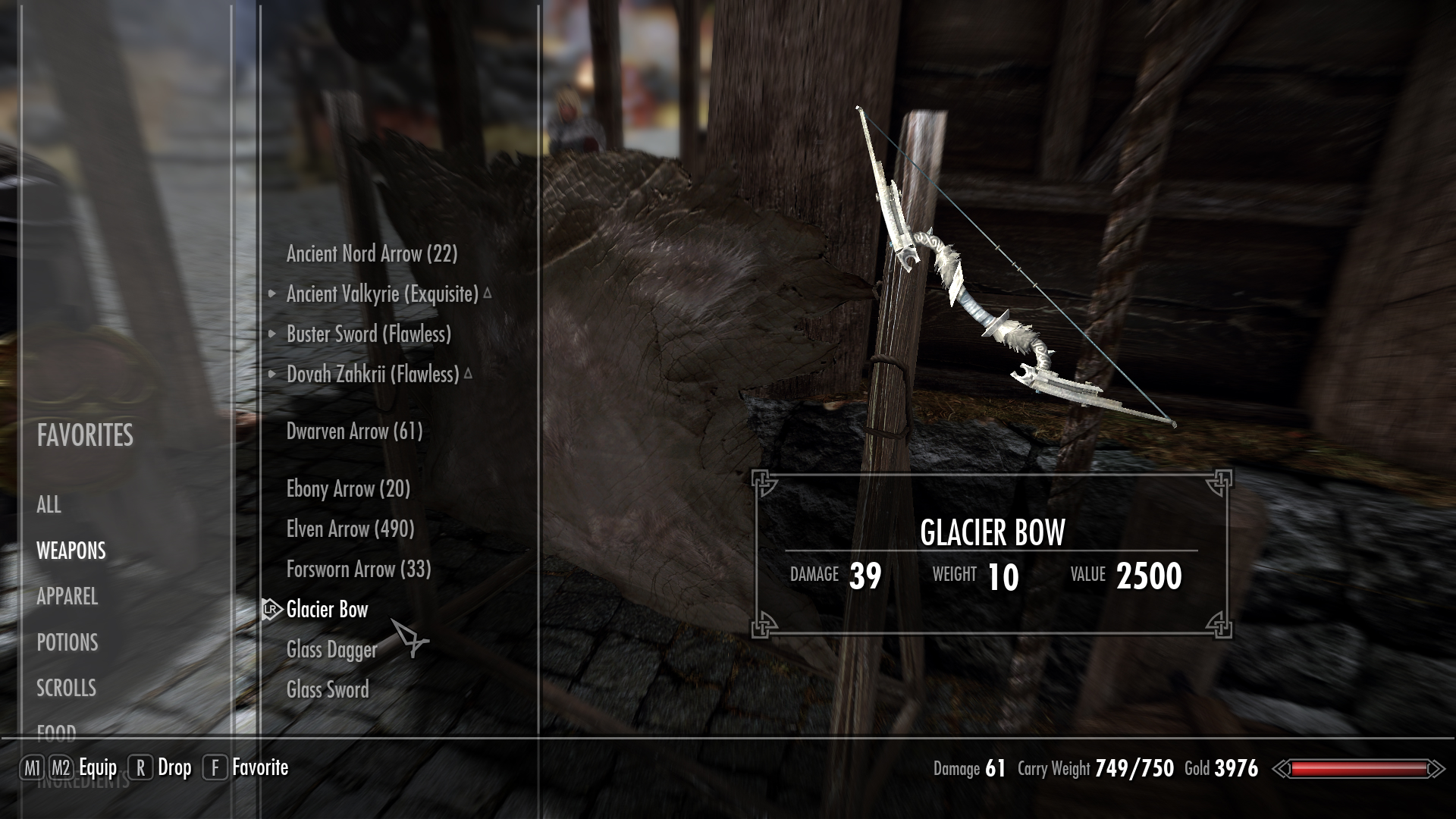Switch to the Apparel category
The image size is (1456, 819).
click(x=67, y=597)
